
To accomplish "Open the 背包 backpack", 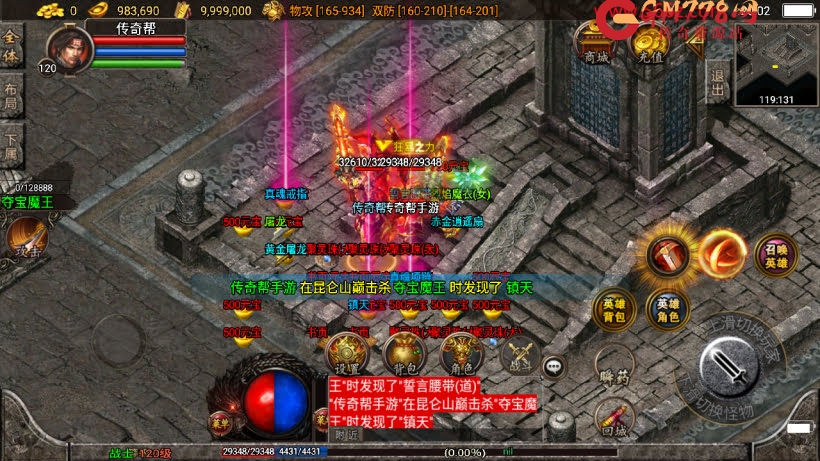I will pyautogui.click(x=404, y=352).
